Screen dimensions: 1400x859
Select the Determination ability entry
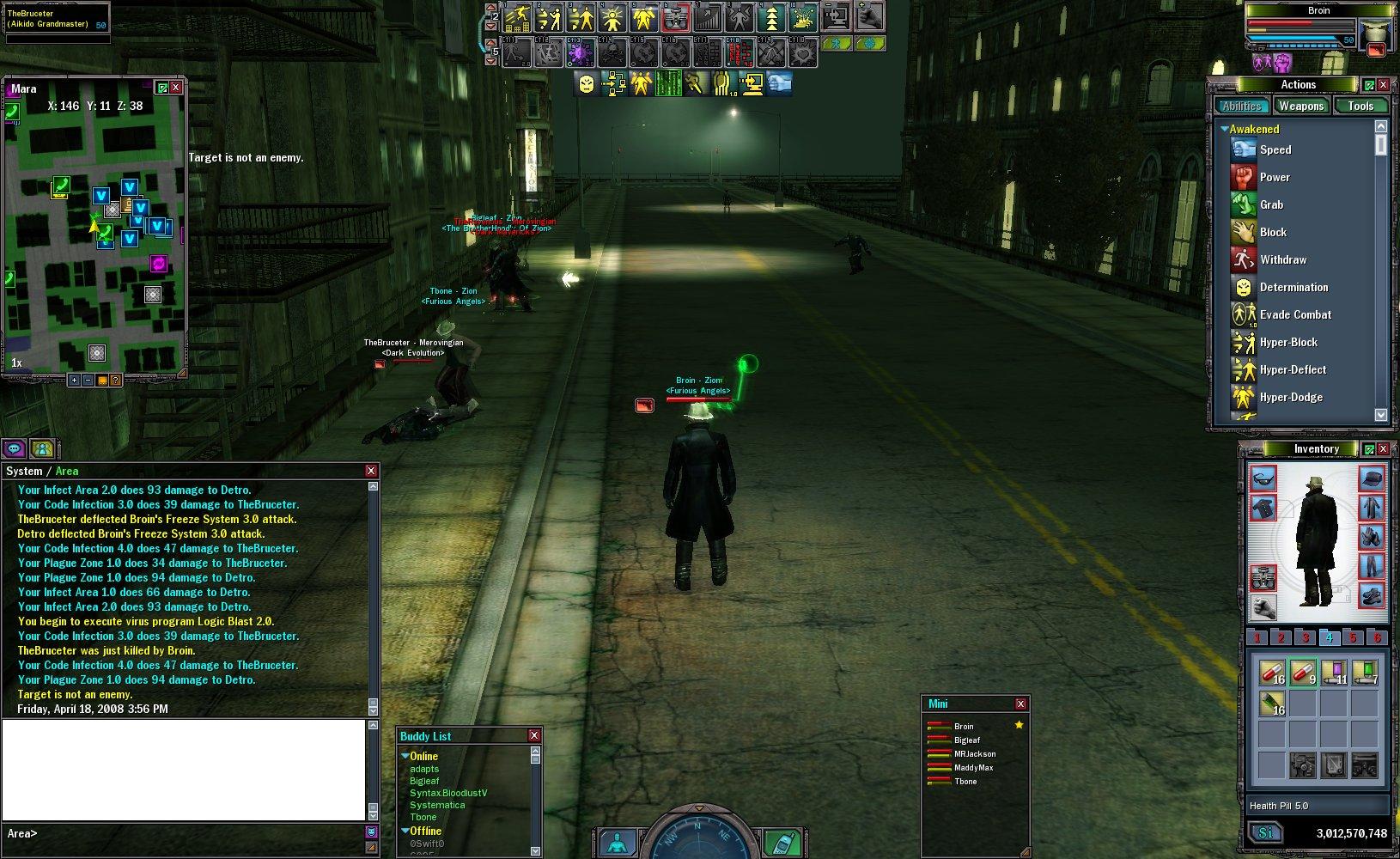(1293, 287)
